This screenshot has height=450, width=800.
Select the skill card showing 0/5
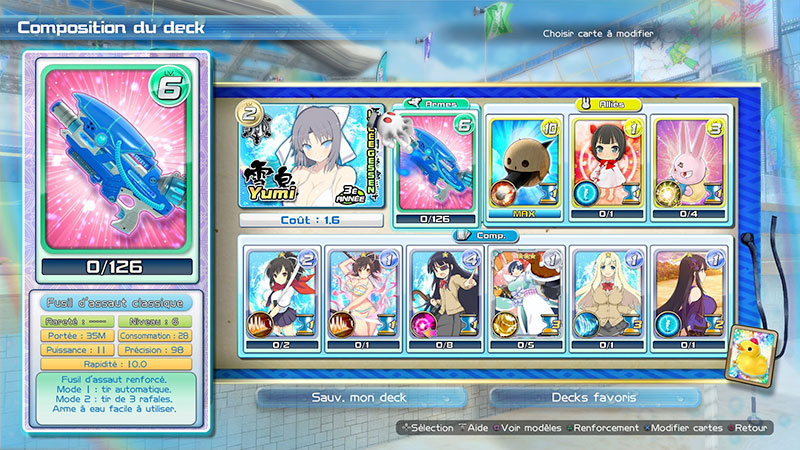click(x=528, y=292)
